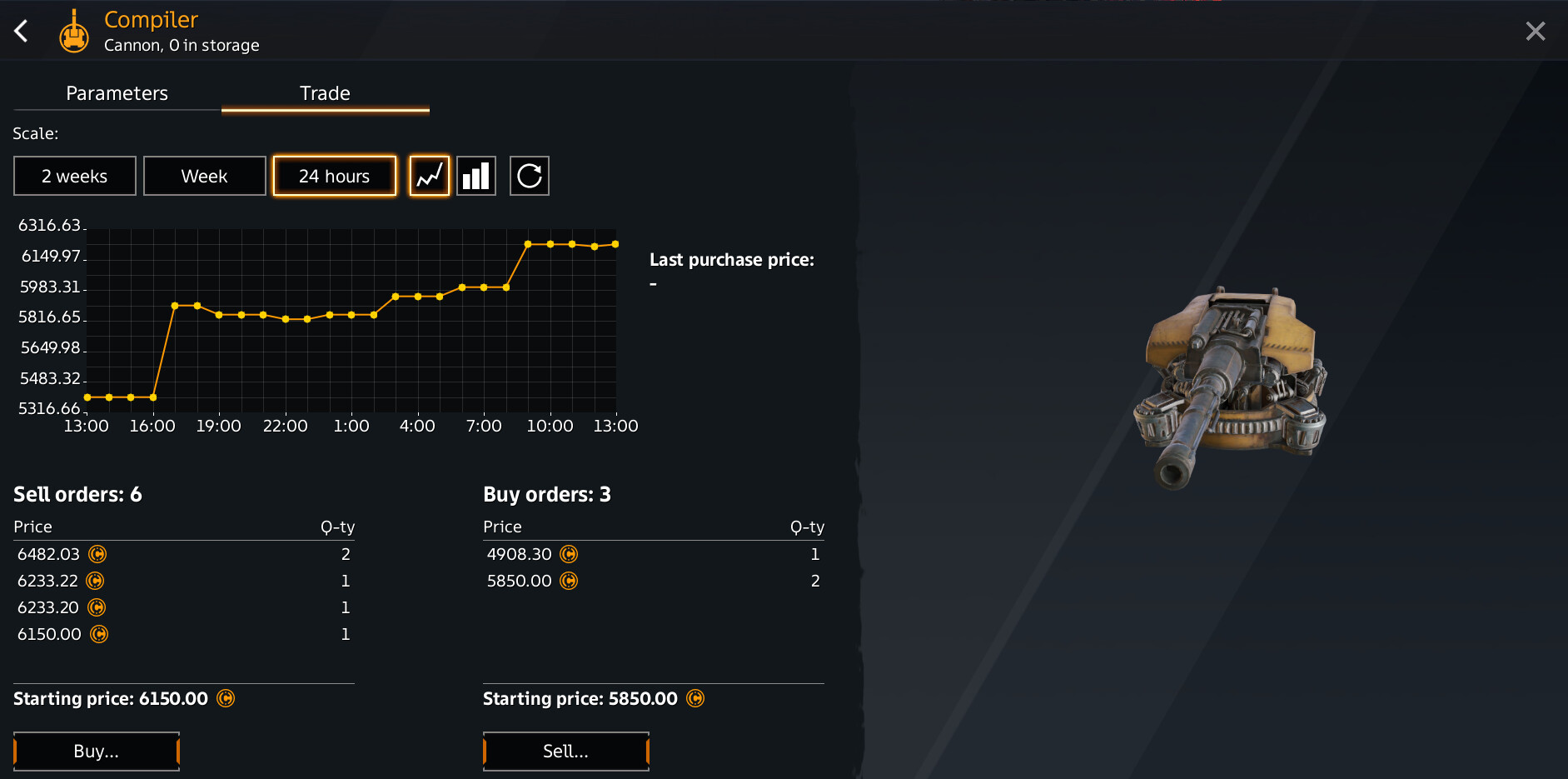The height and width of the screenshot is (779, 1568).
Task: Open the Sell order dialog
Action: tap(565, 751)
